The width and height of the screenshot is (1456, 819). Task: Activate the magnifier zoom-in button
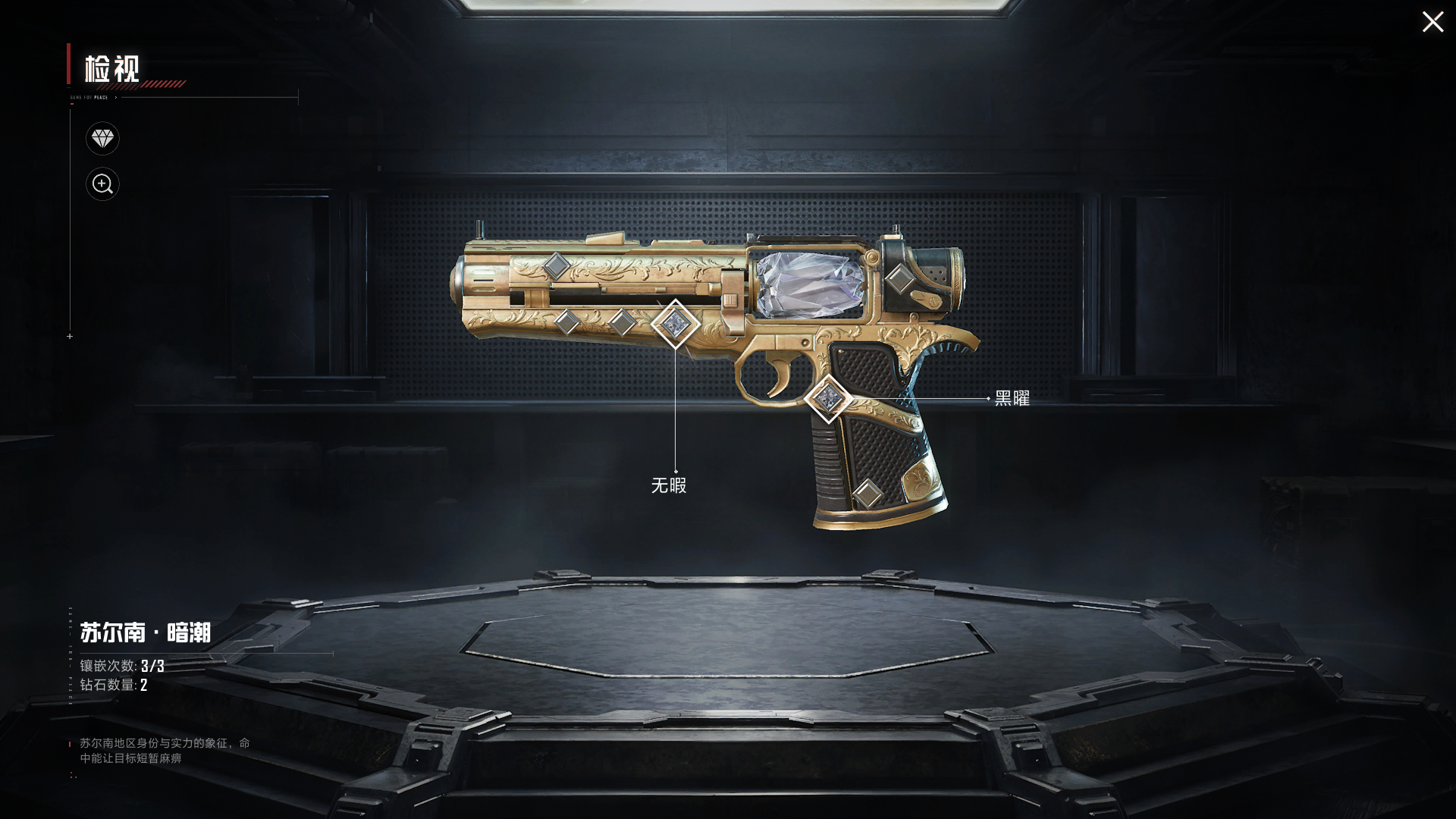(x=102, y=184)
